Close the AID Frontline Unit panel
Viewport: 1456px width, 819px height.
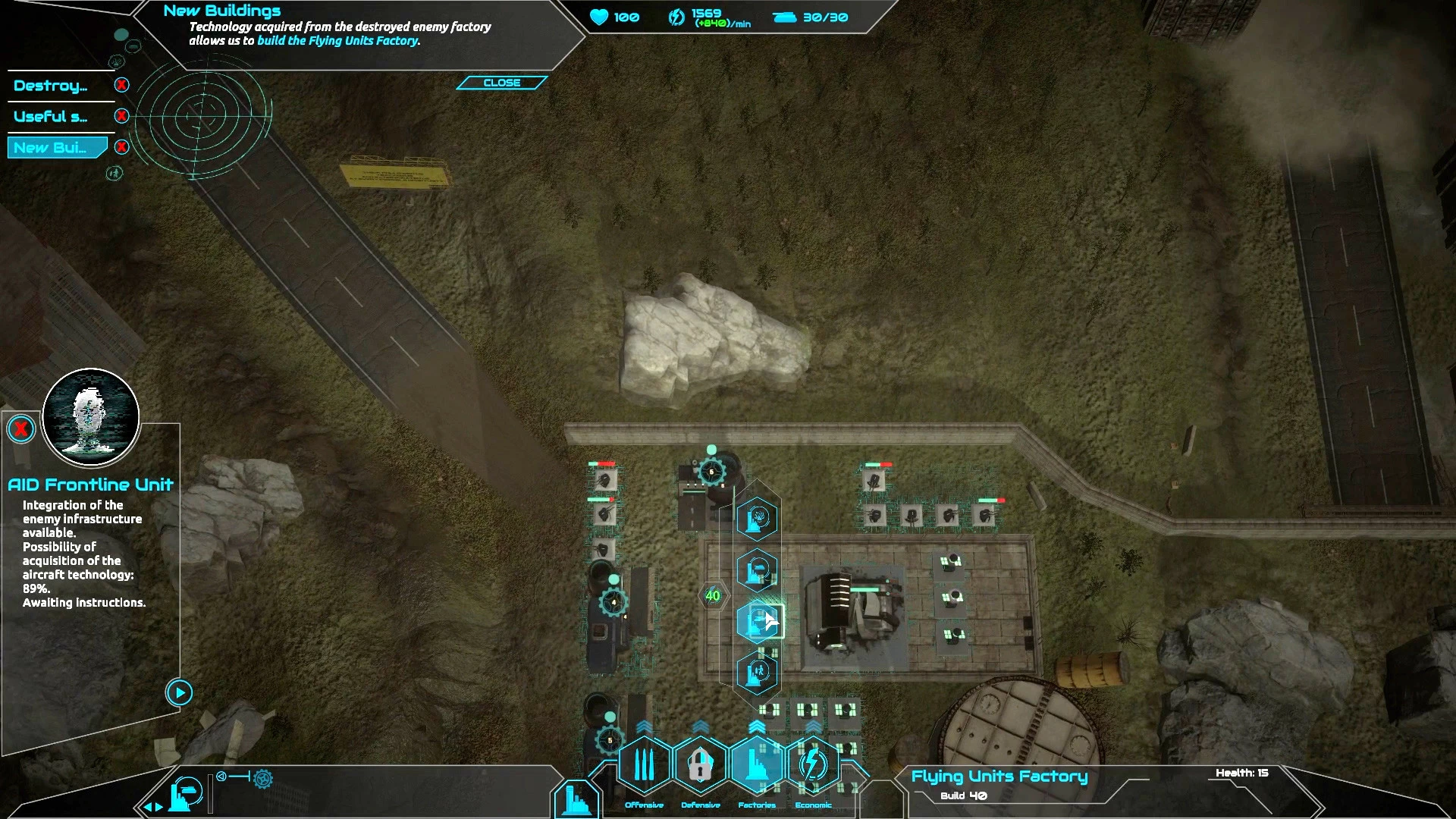(21, 429)
